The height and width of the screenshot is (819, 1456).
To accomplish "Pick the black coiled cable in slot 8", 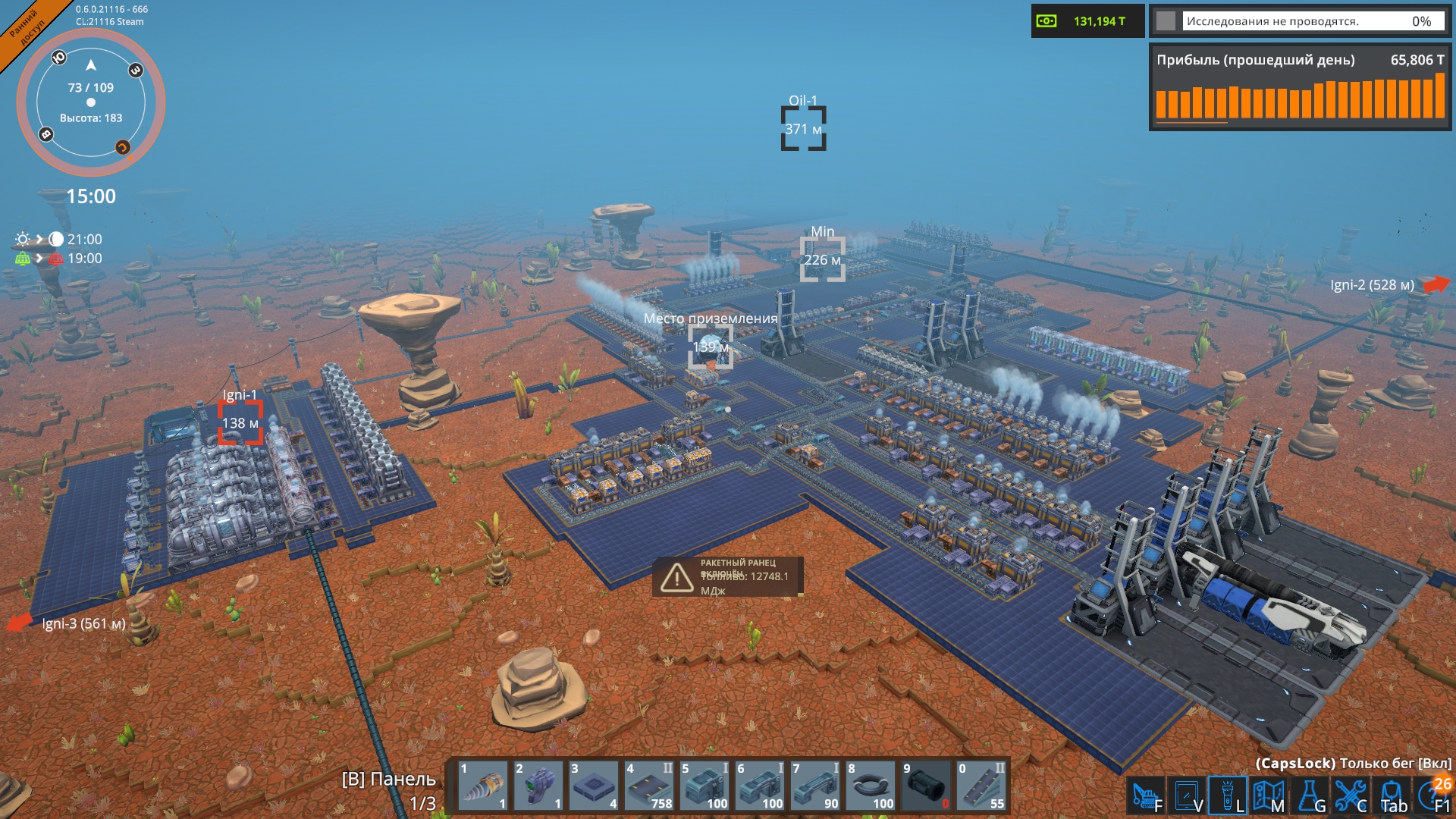I will [x=871, y=786].
